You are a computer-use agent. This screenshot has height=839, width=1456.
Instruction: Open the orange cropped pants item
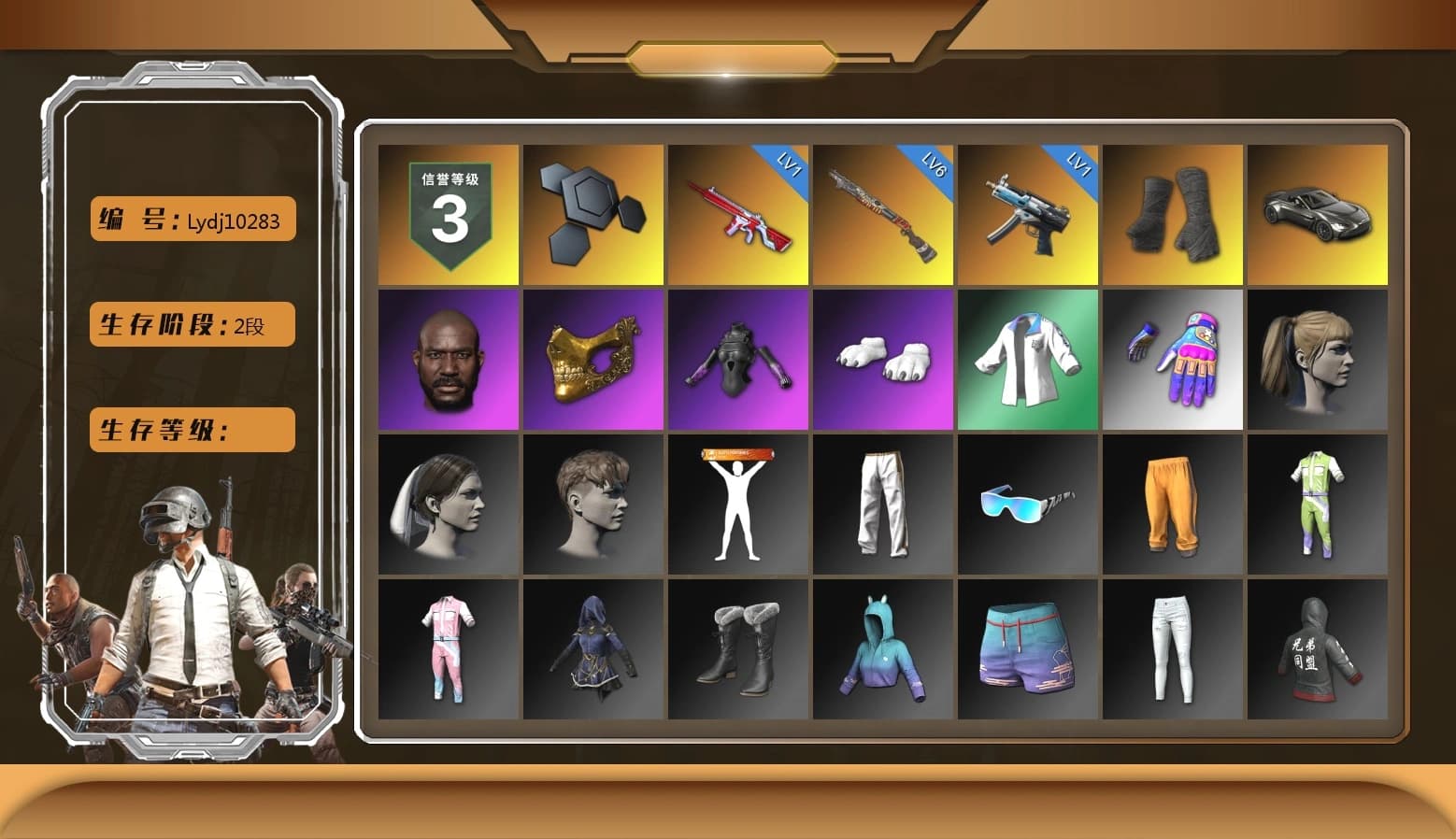click(1173, 504)
